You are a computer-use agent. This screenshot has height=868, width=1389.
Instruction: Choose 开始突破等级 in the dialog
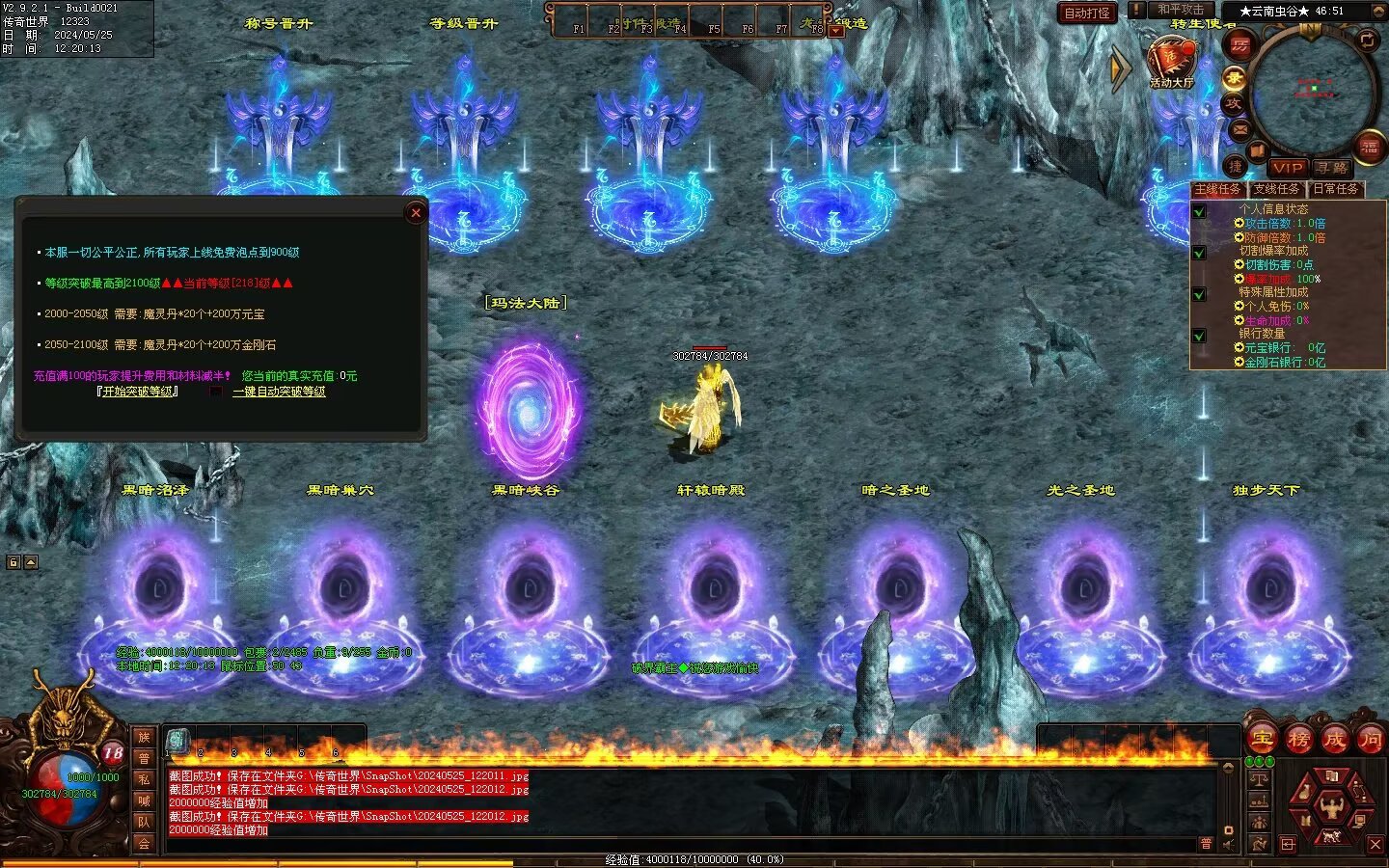click(x=138, y=392)
